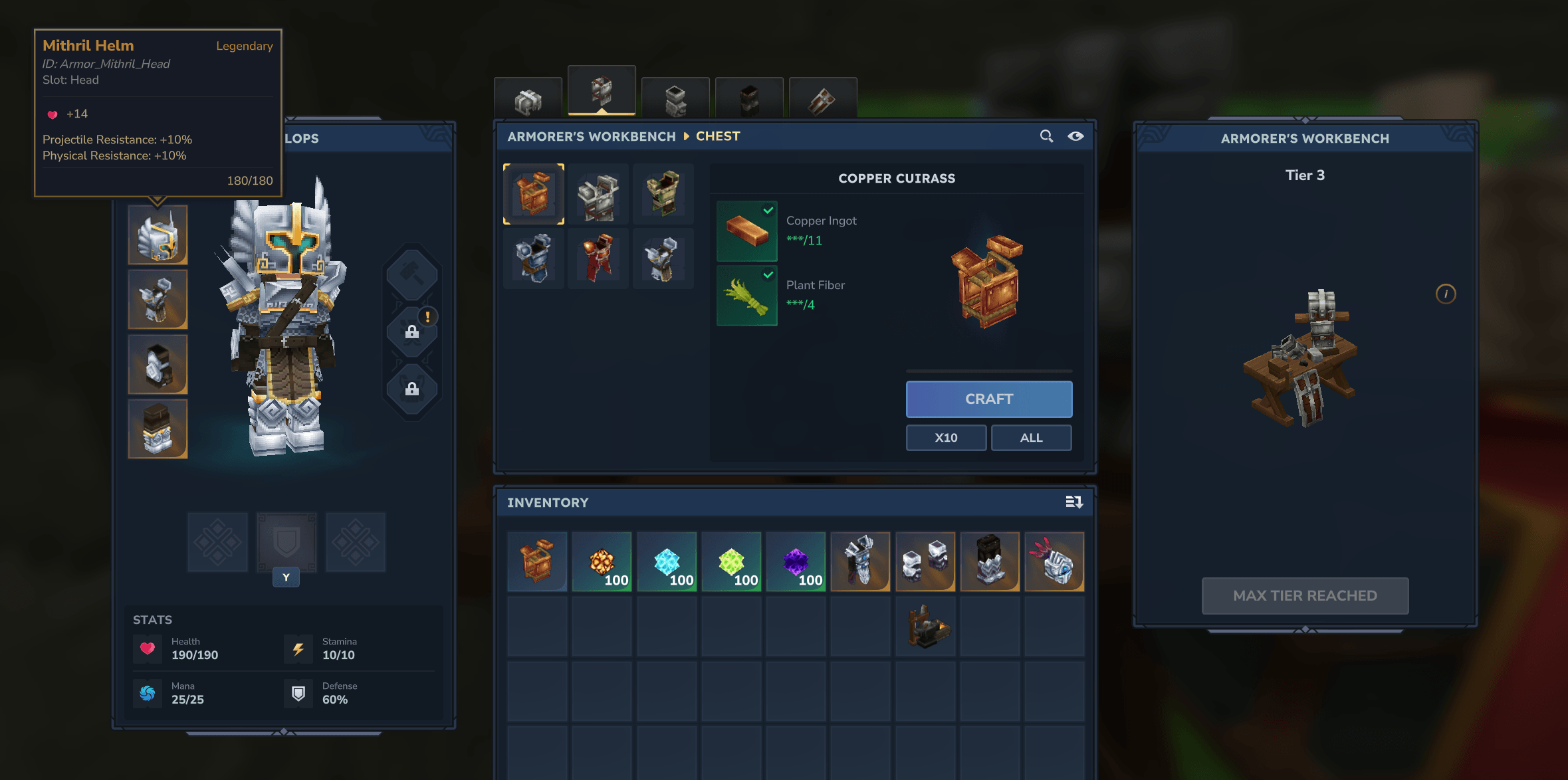Select the equipped chest armor slot
This screenshot has width=1568, height=780.
[x=158, y=300]
